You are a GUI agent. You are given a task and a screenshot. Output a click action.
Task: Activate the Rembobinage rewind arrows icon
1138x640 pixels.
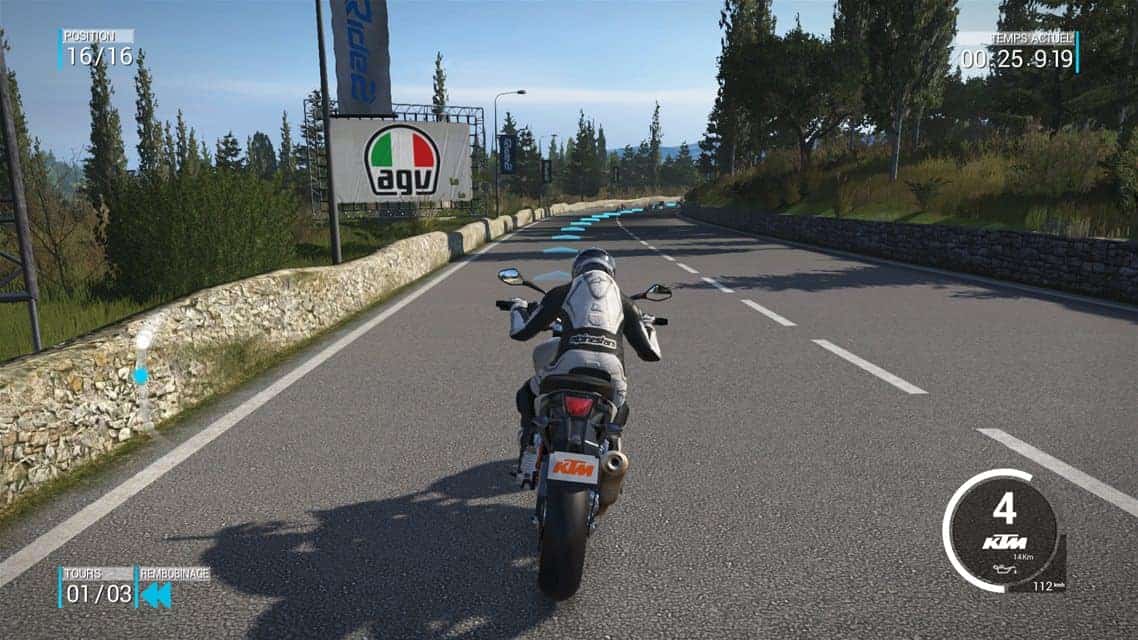[155, 595]
